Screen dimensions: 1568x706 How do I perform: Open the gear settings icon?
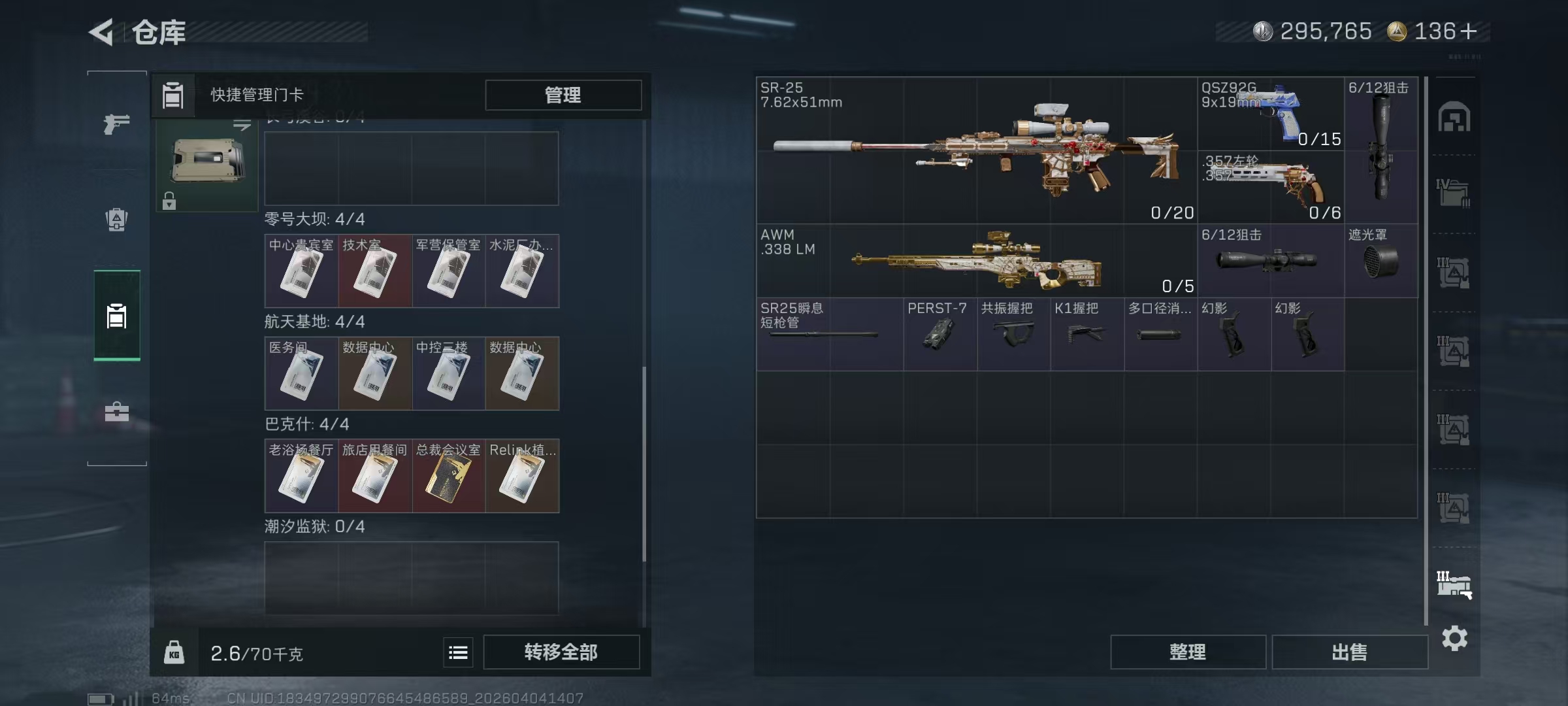[x=1454, y=638]
